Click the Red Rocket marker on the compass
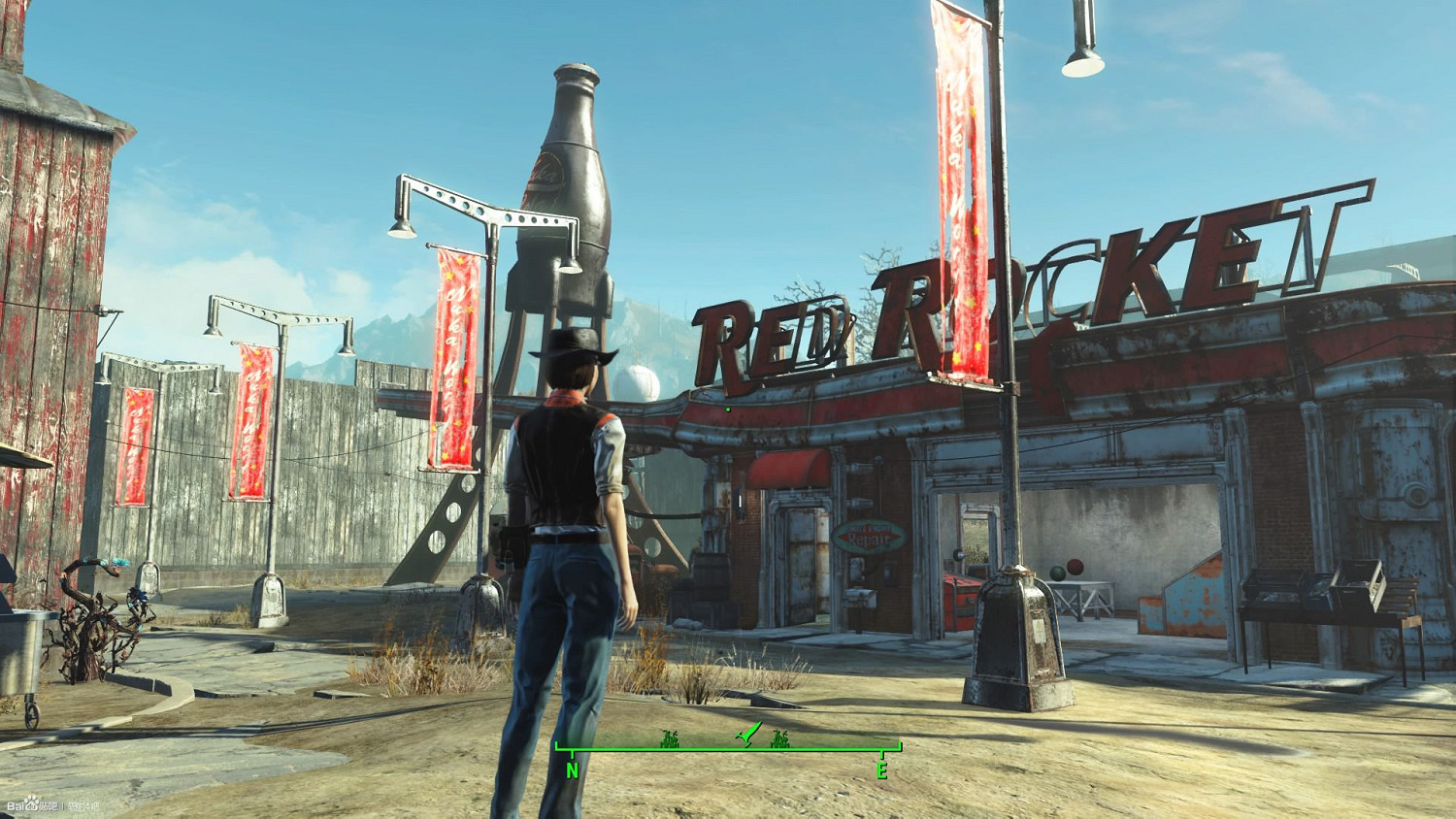This screenshot has width=1456, height=819. (x=745, y=736)
